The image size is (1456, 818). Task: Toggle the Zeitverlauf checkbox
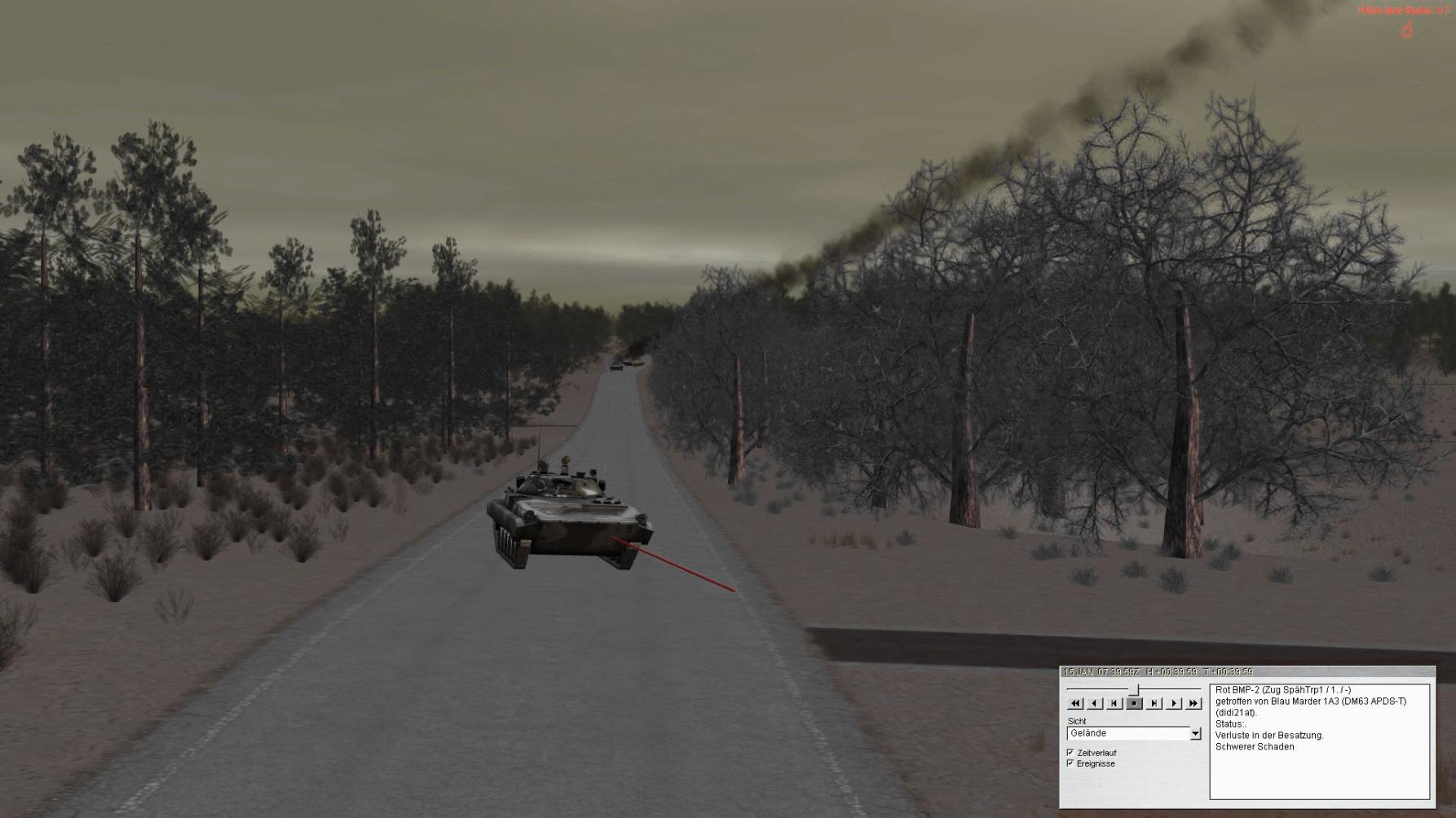[1070, 753]
